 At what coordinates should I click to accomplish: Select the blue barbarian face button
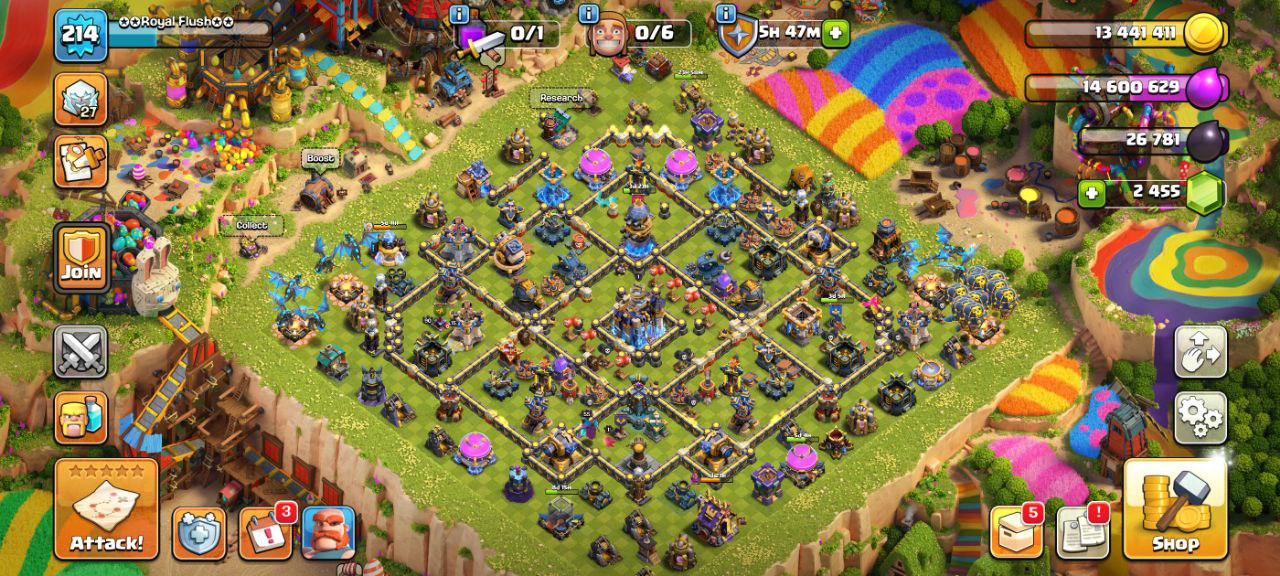point(328,533)
